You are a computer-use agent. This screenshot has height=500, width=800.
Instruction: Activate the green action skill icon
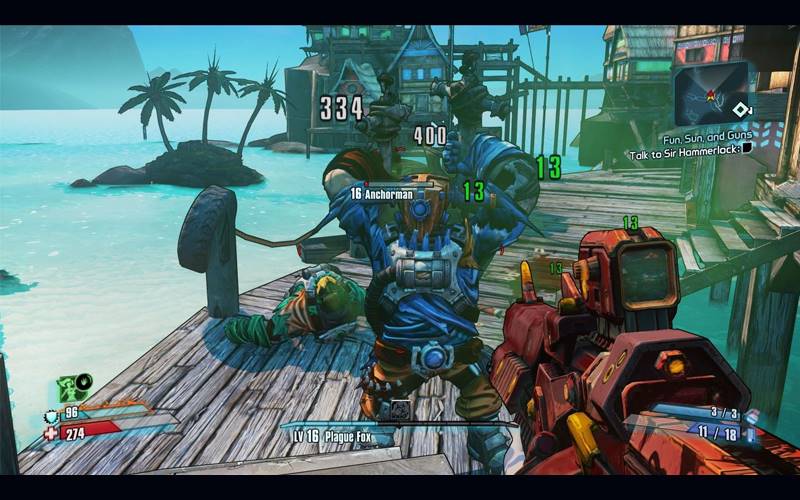click(69, 388)
